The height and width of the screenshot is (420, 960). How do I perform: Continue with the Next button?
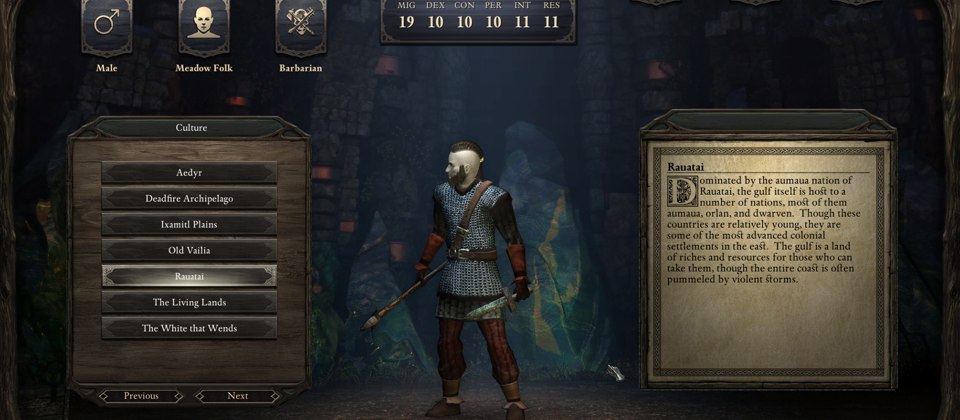[x=237, y=396]
